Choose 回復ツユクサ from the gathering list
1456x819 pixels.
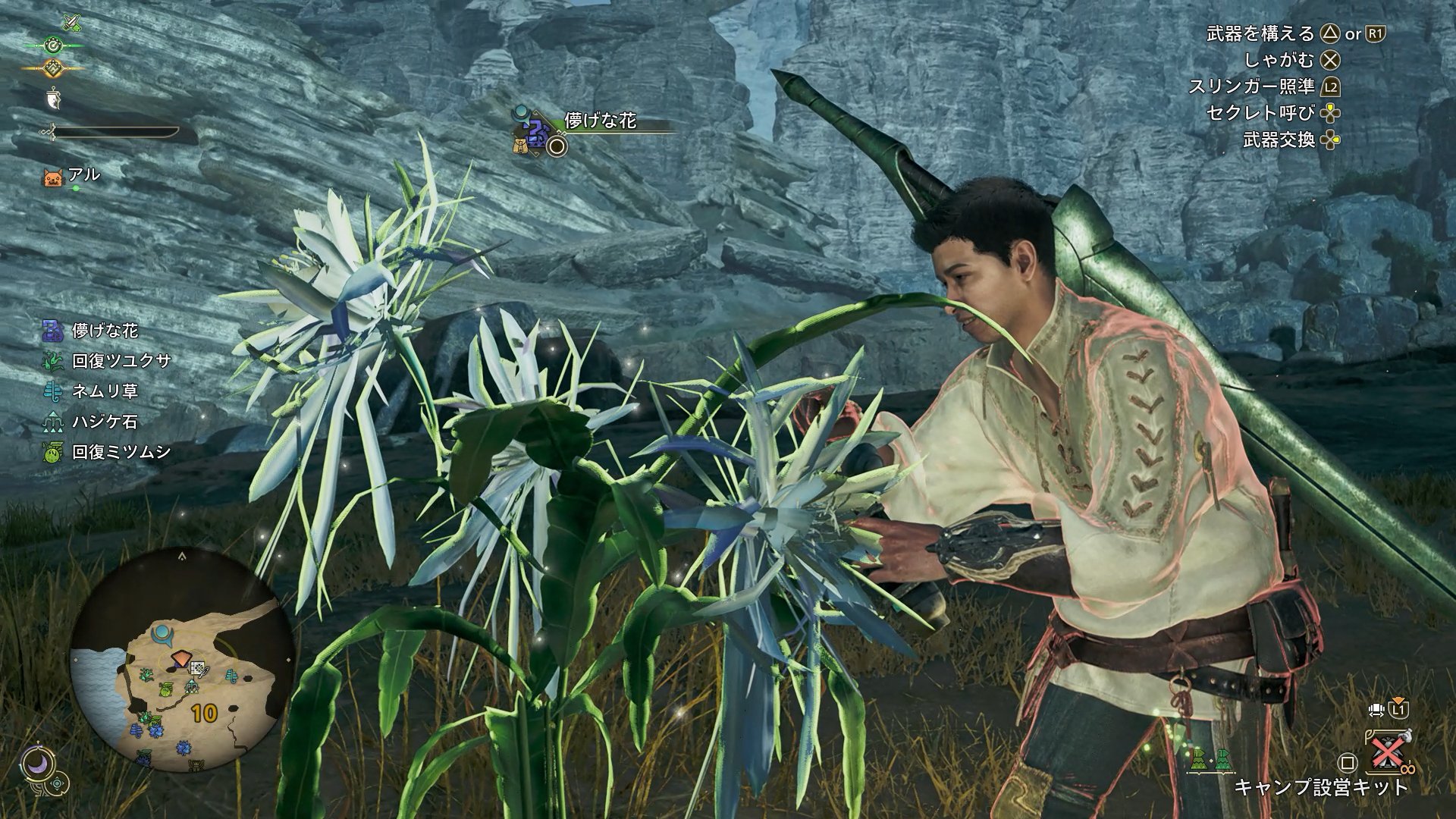121,361
